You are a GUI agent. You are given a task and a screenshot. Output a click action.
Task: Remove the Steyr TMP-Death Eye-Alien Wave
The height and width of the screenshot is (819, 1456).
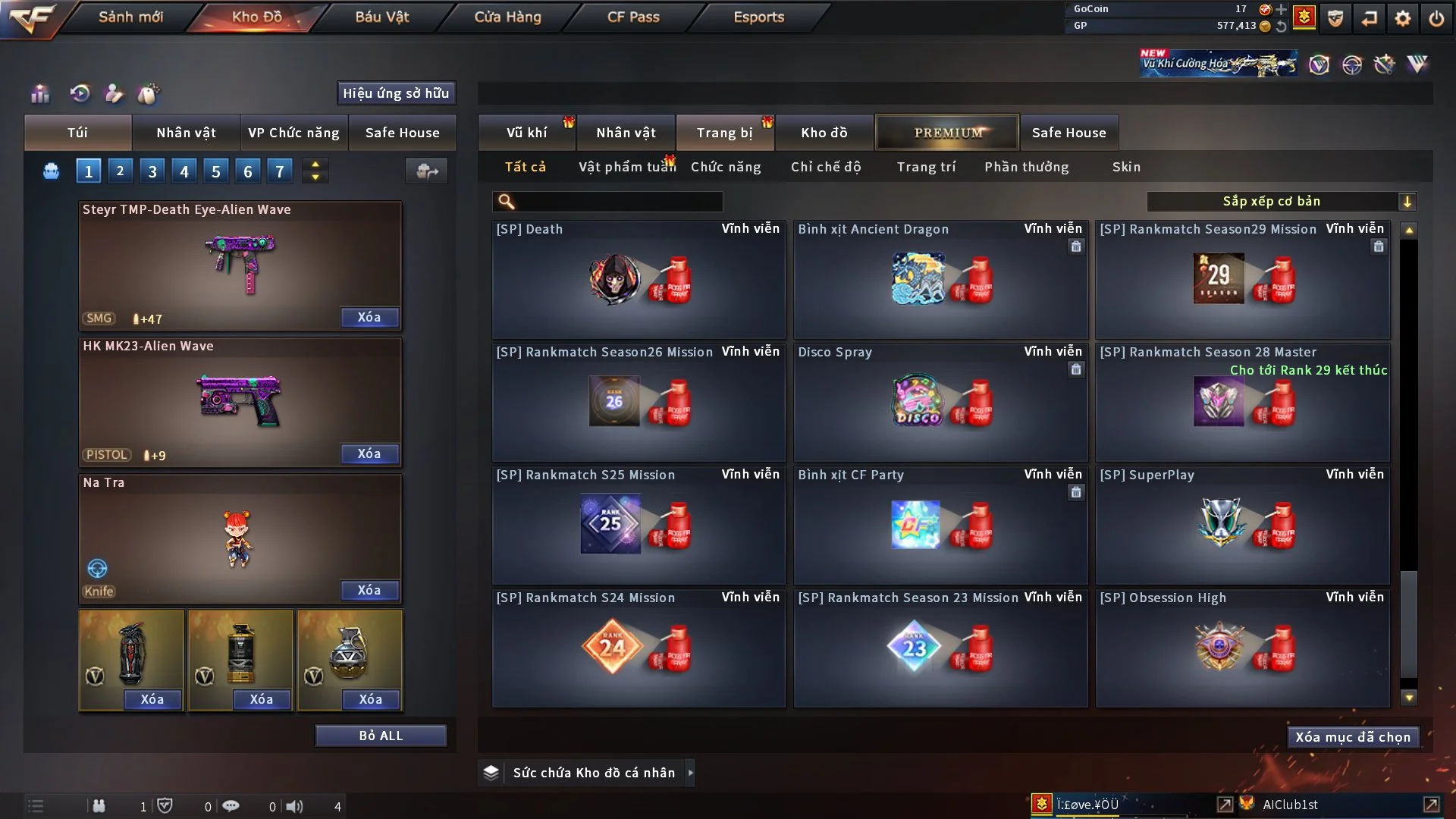tap(369, 317)
